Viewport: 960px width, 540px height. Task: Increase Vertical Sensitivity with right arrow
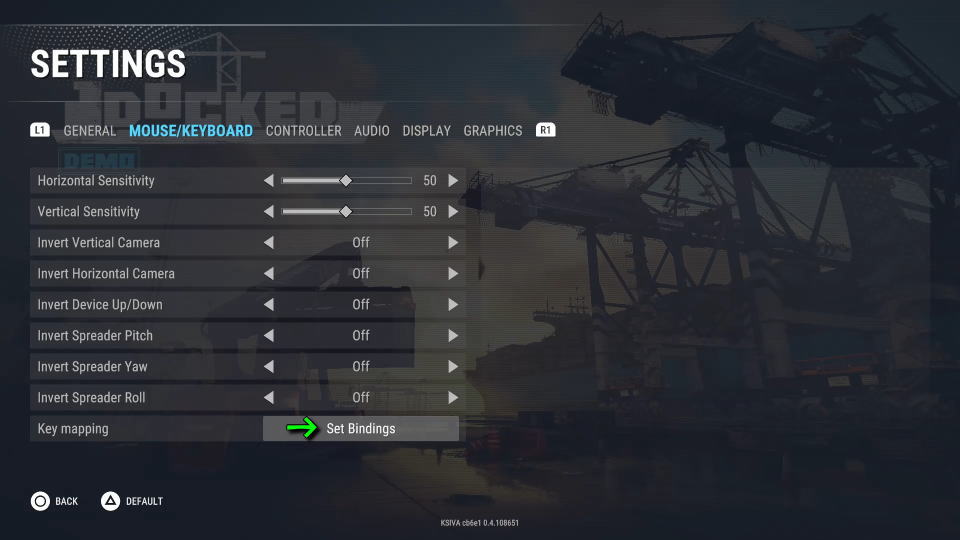pos(453,212)
